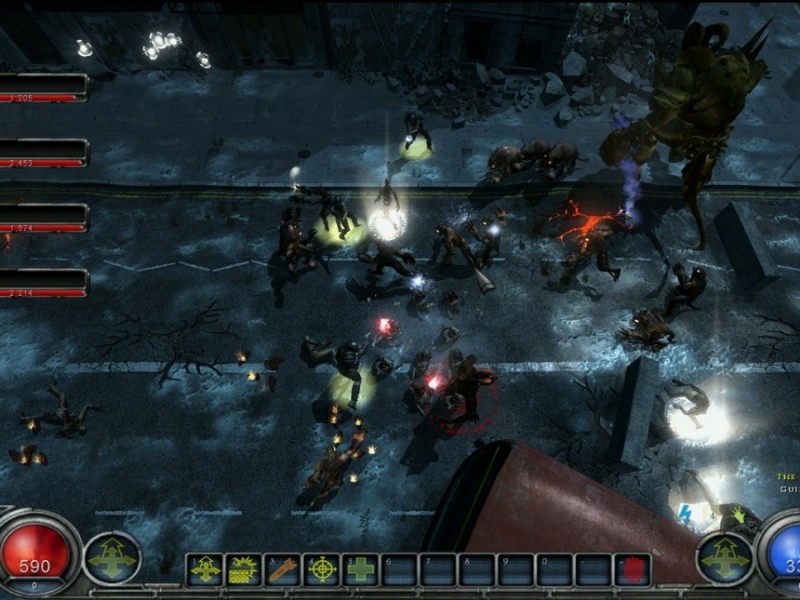Viewport: 800px width, 600px height.
Task: Activate the crosshair targeting skill
Action: [322, 569]
